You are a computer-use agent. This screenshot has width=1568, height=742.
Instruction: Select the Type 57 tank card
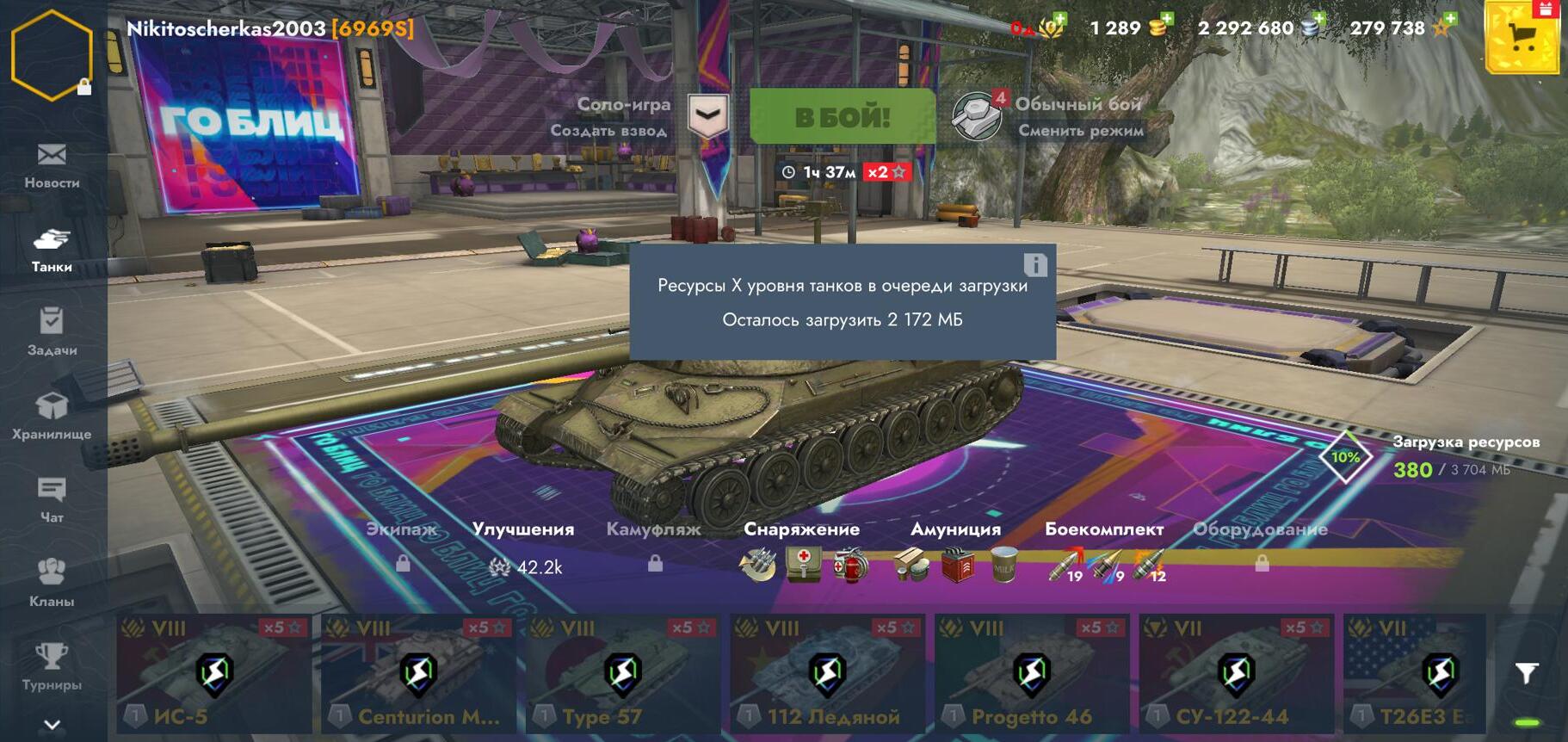point(622,673)
